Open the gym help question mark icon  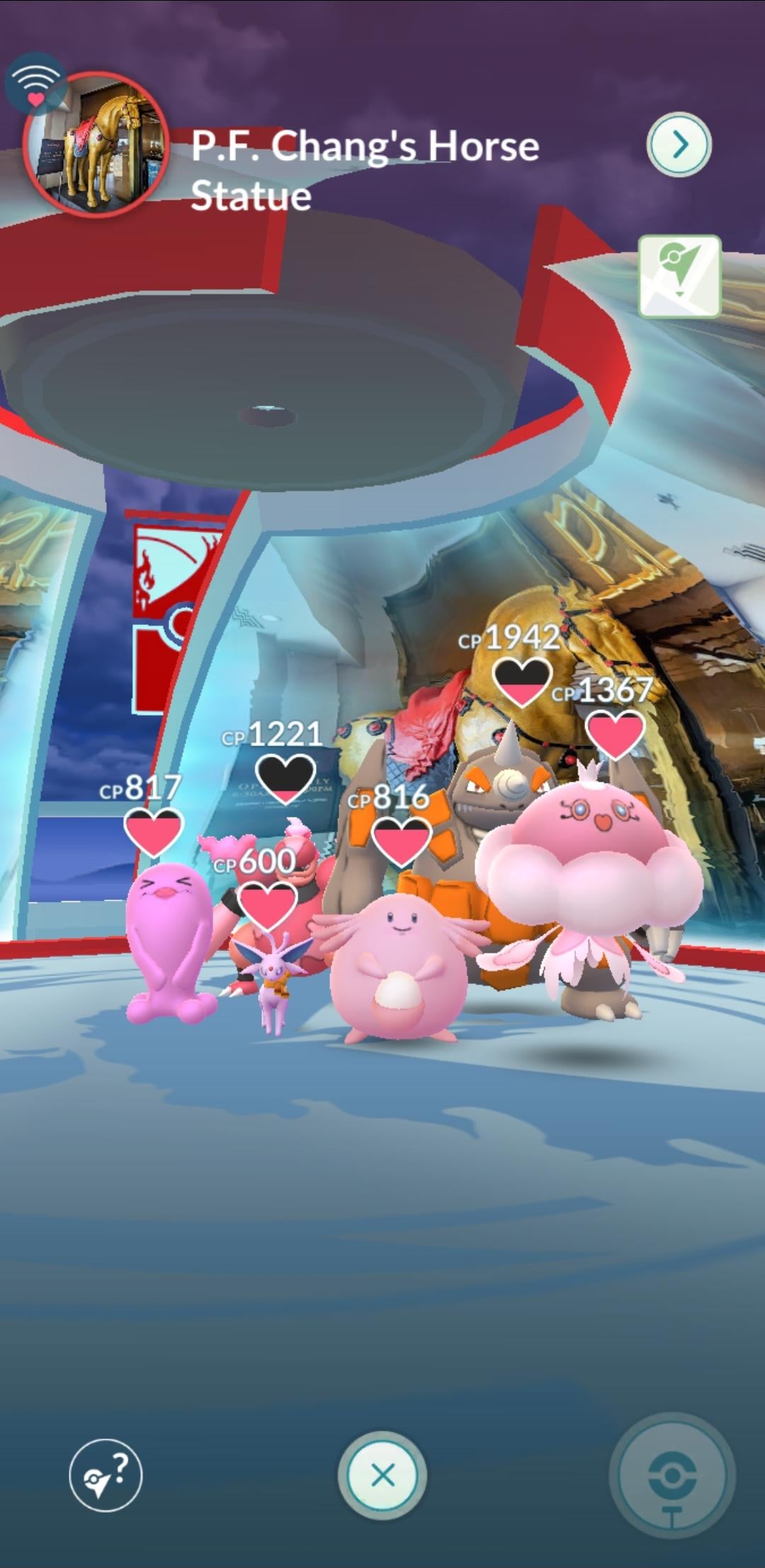coord(106,1476)
